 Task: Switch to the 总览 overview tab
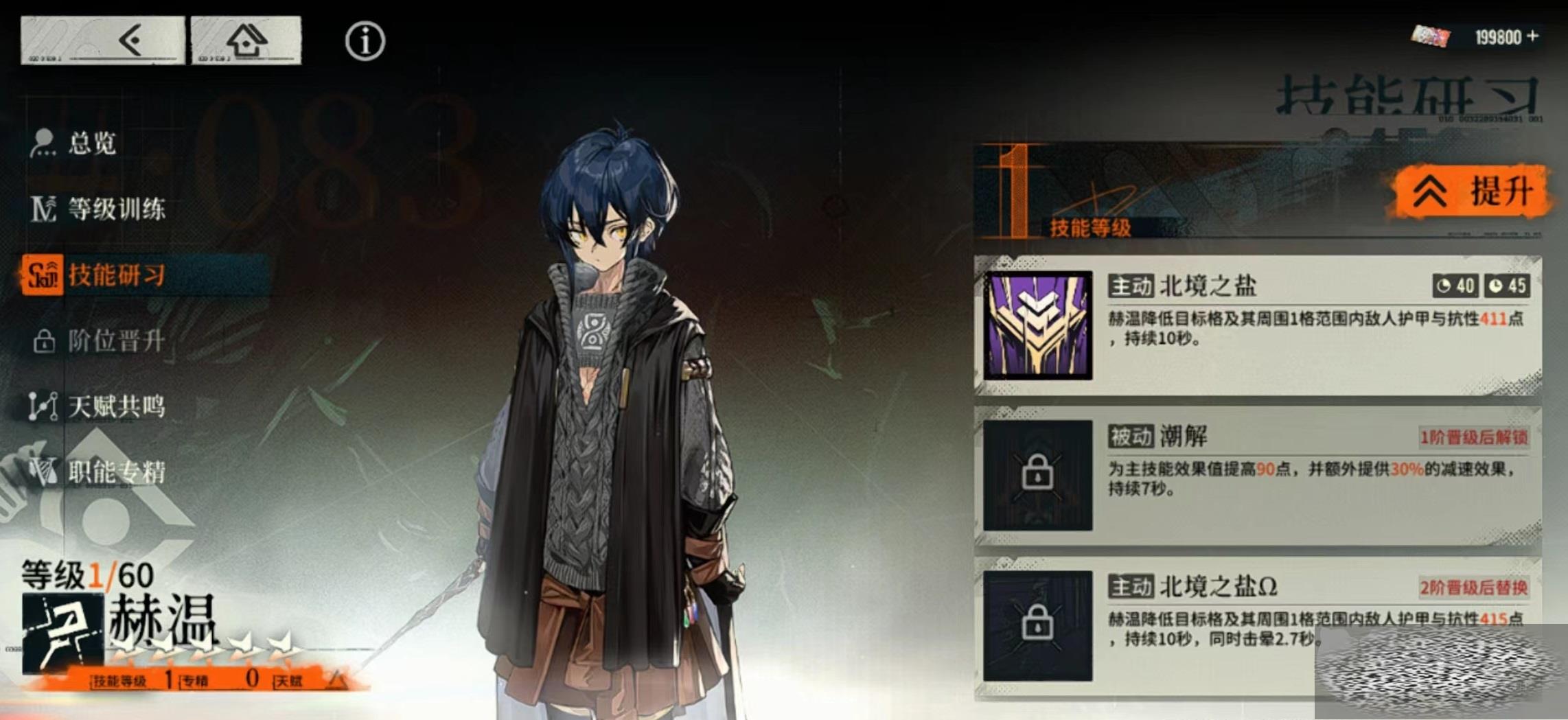pyautogui.click(x=91, y=143)
